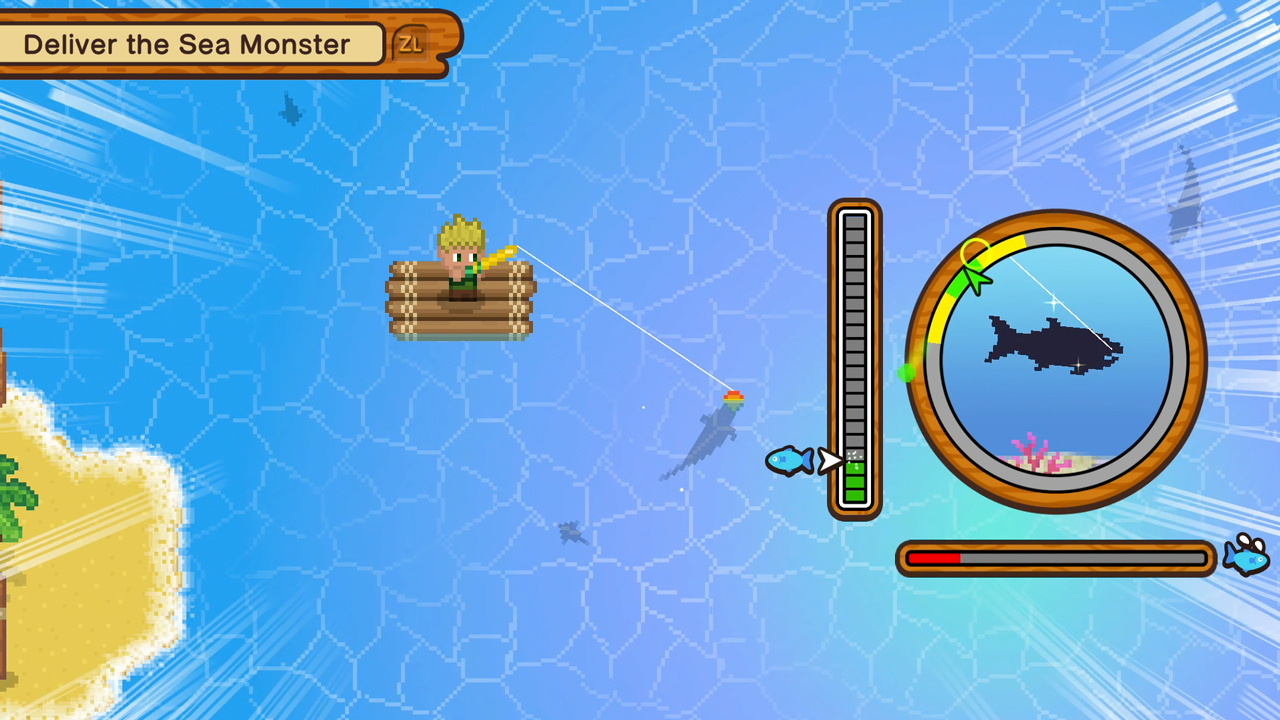Toggle the vertical reel tension meter
This screenshot has height=720, width=1280.
(855, 360)
